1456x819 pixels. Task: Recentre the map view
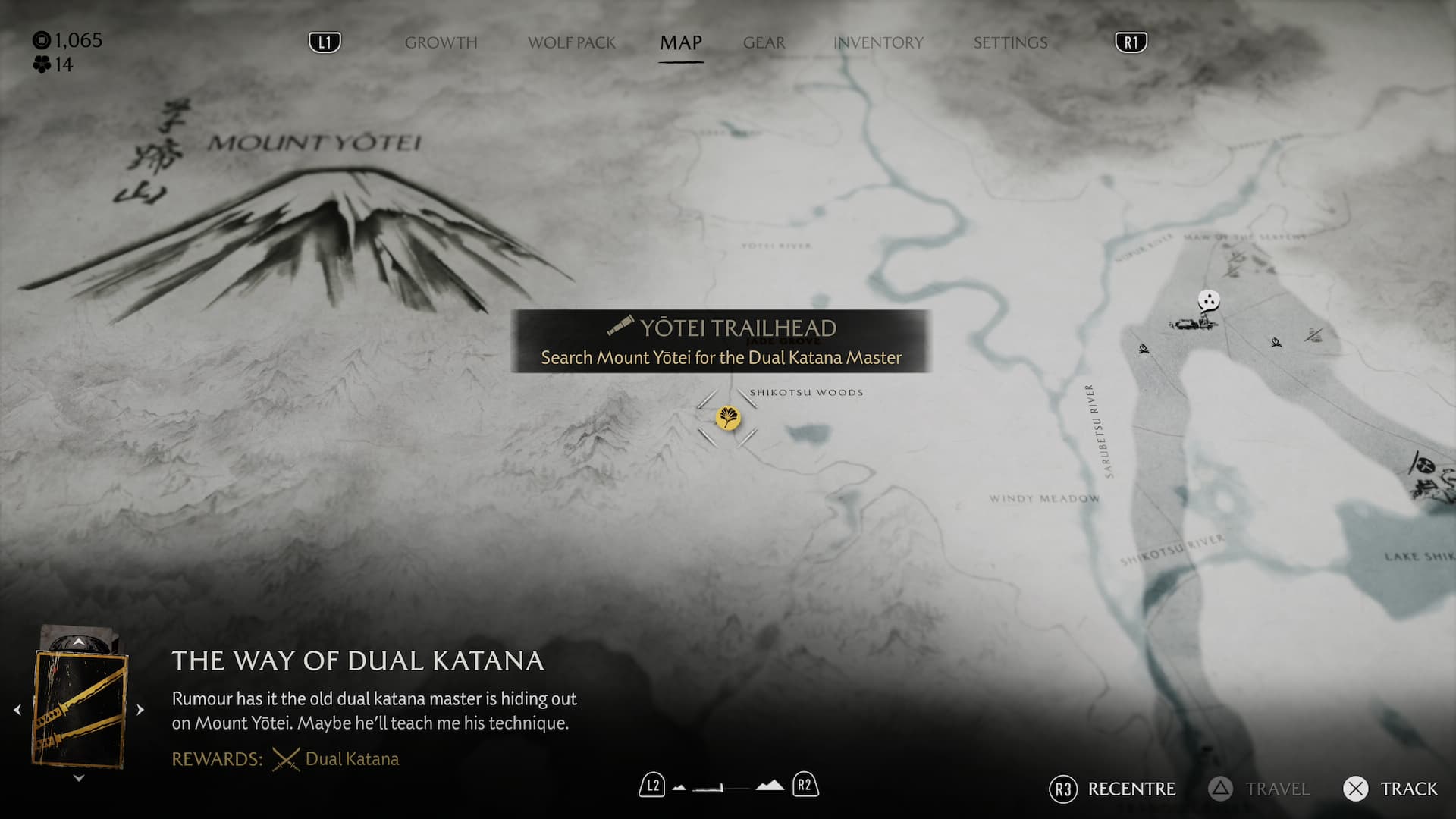click(1112, 789)
